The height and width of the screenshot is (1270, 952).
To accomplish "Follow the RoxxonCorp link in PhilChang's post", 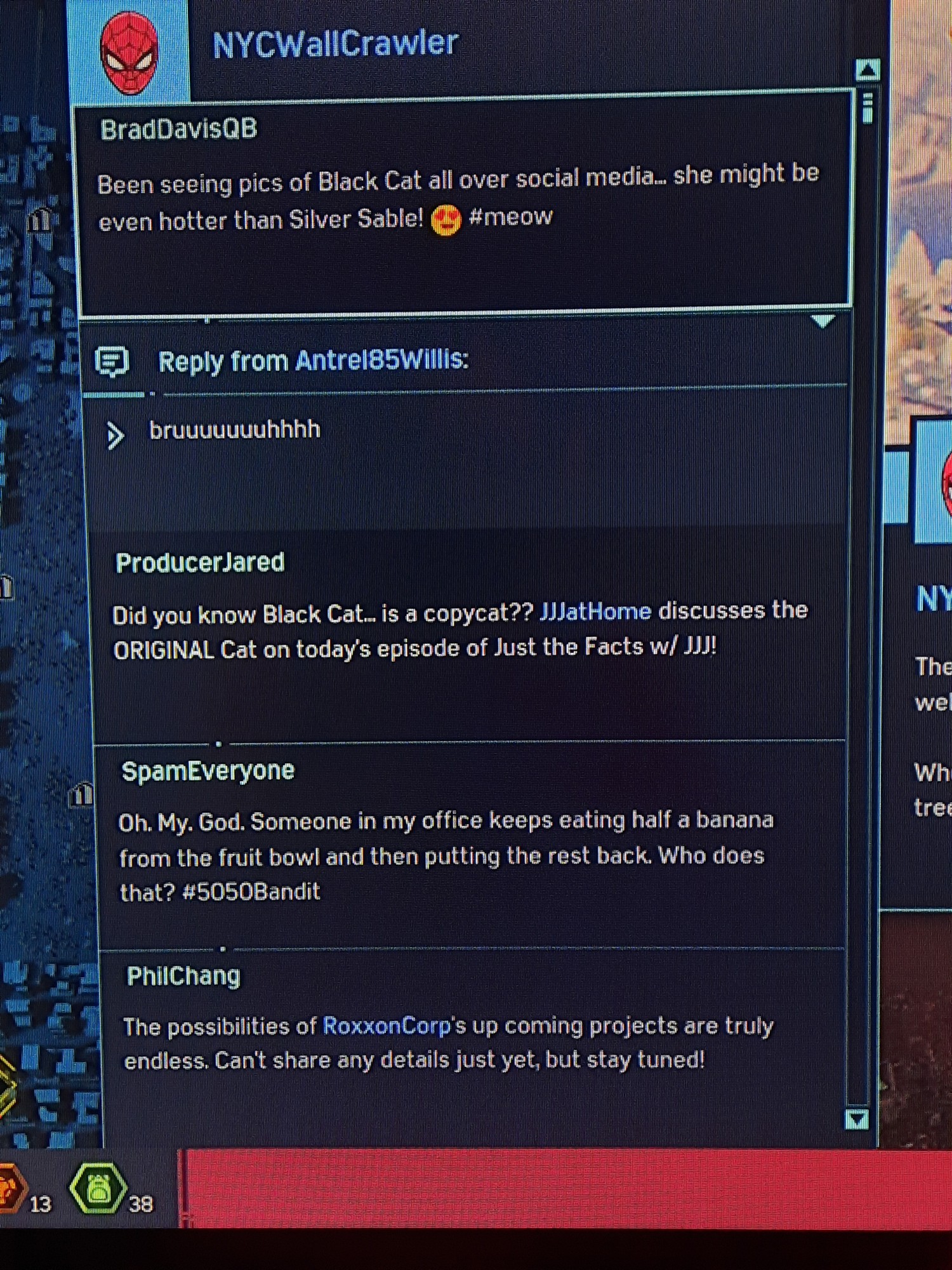I will click(386, 1026).
